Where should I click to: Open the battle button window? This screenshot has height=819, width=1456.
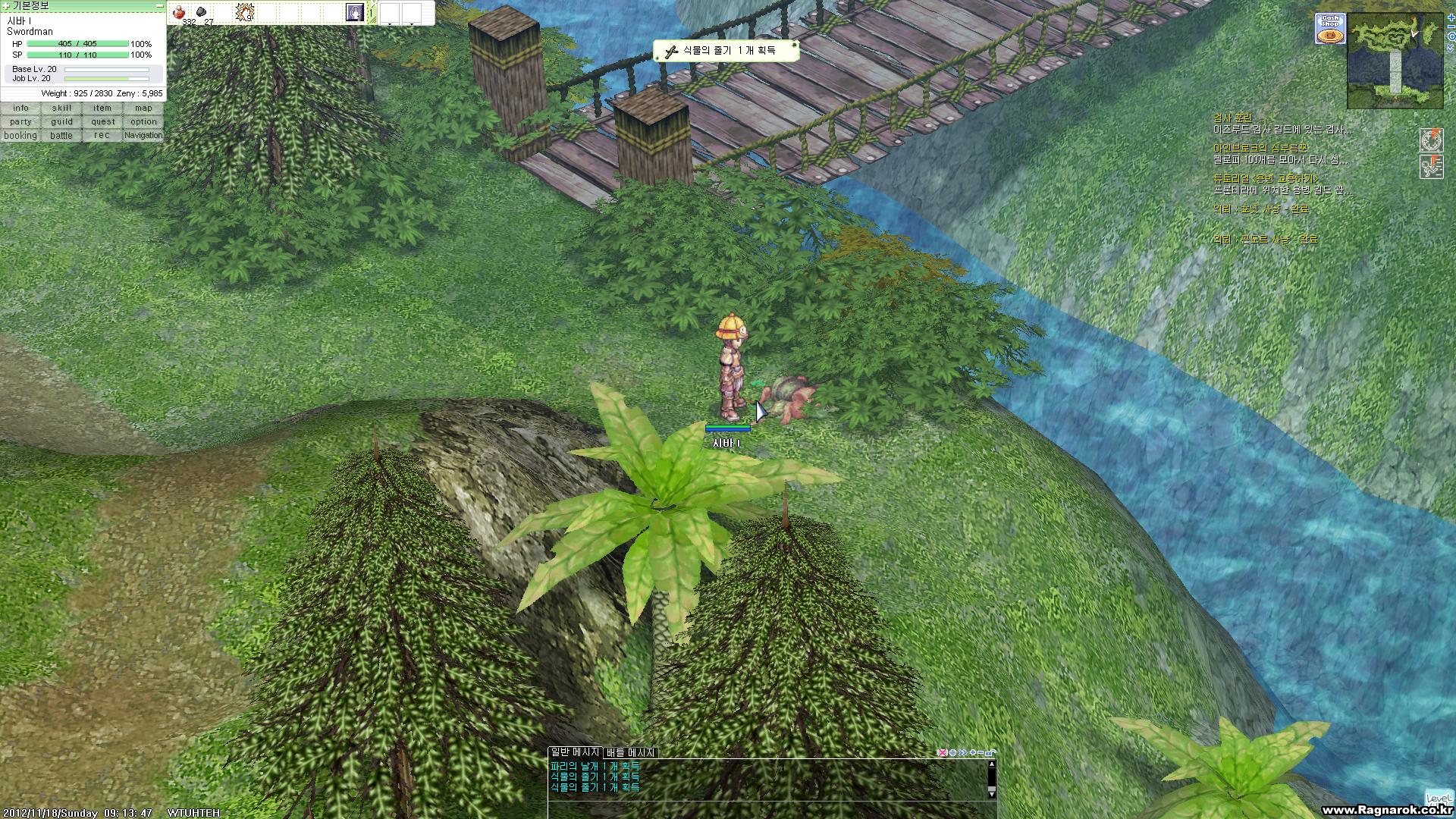(x=61, y=136)
